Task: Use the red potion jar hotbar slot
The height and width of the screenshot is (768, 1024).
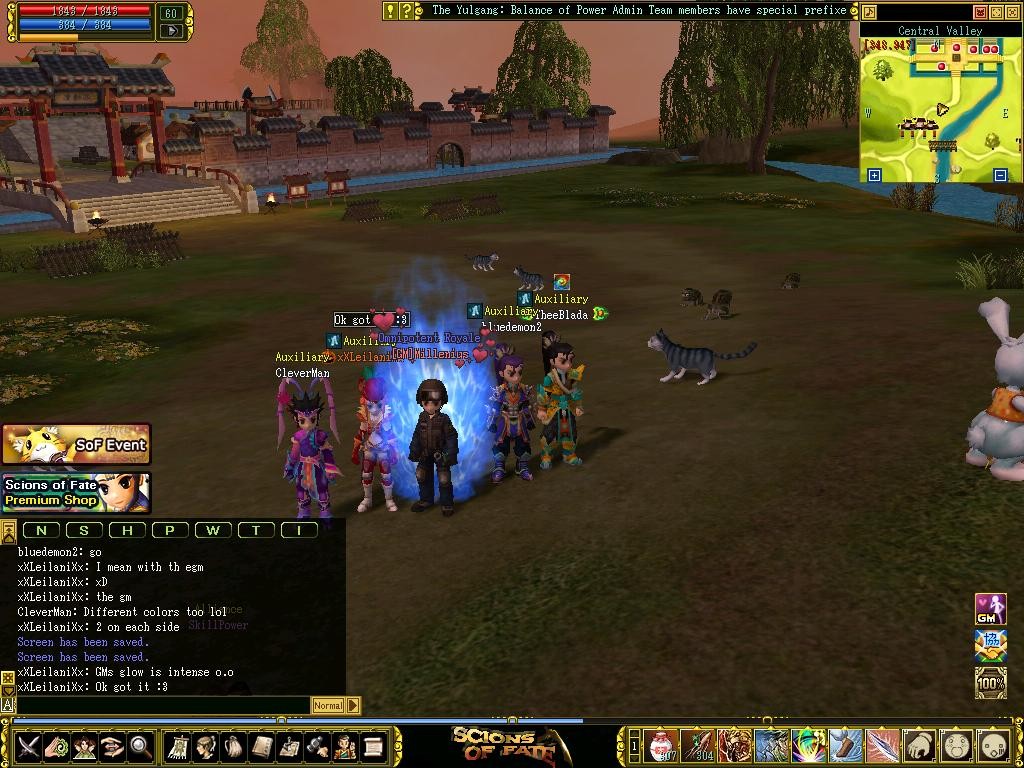Action: [661, 745]
